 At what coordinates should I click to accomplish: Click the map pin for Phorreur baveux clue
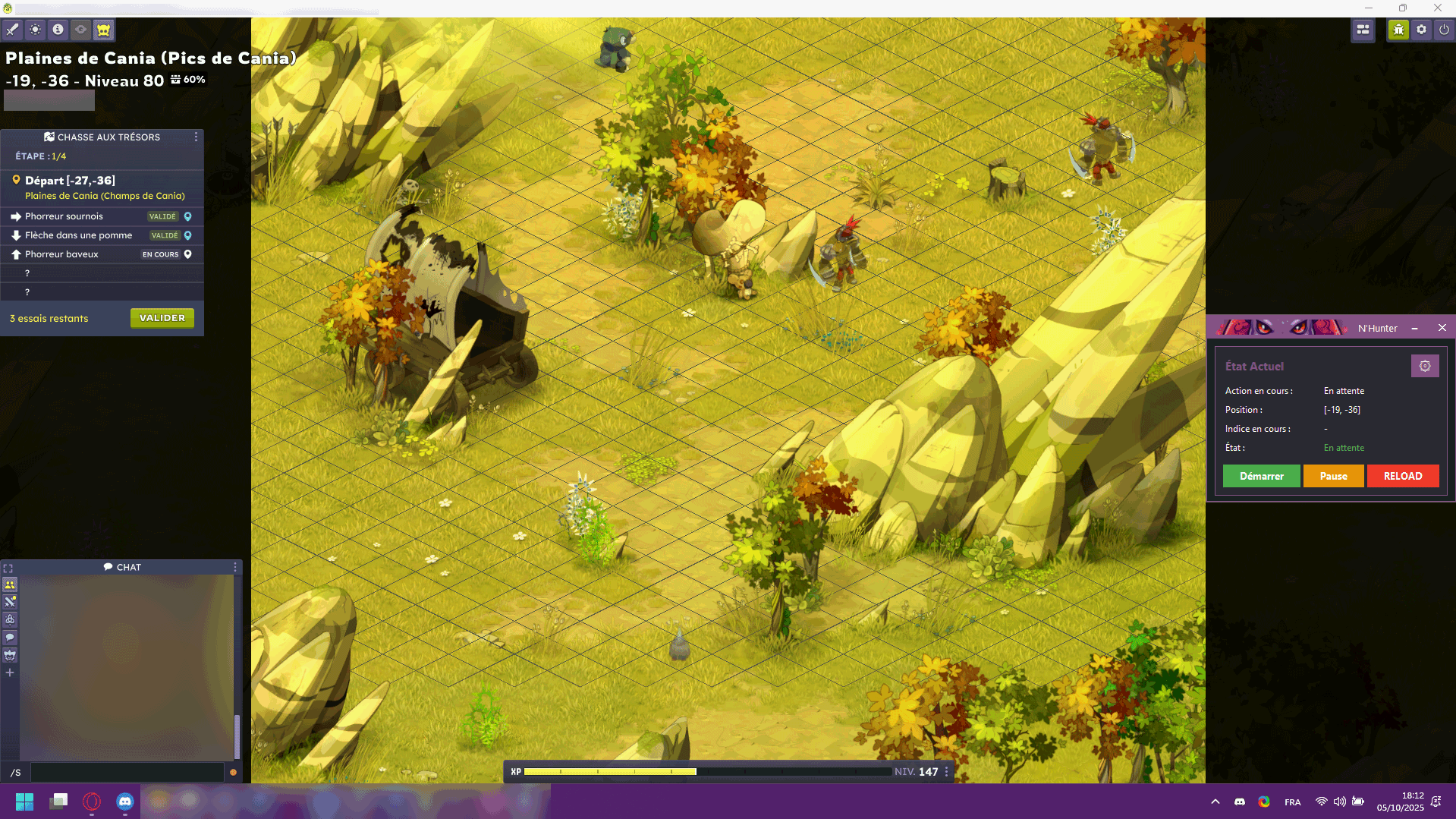pos(187,254)
